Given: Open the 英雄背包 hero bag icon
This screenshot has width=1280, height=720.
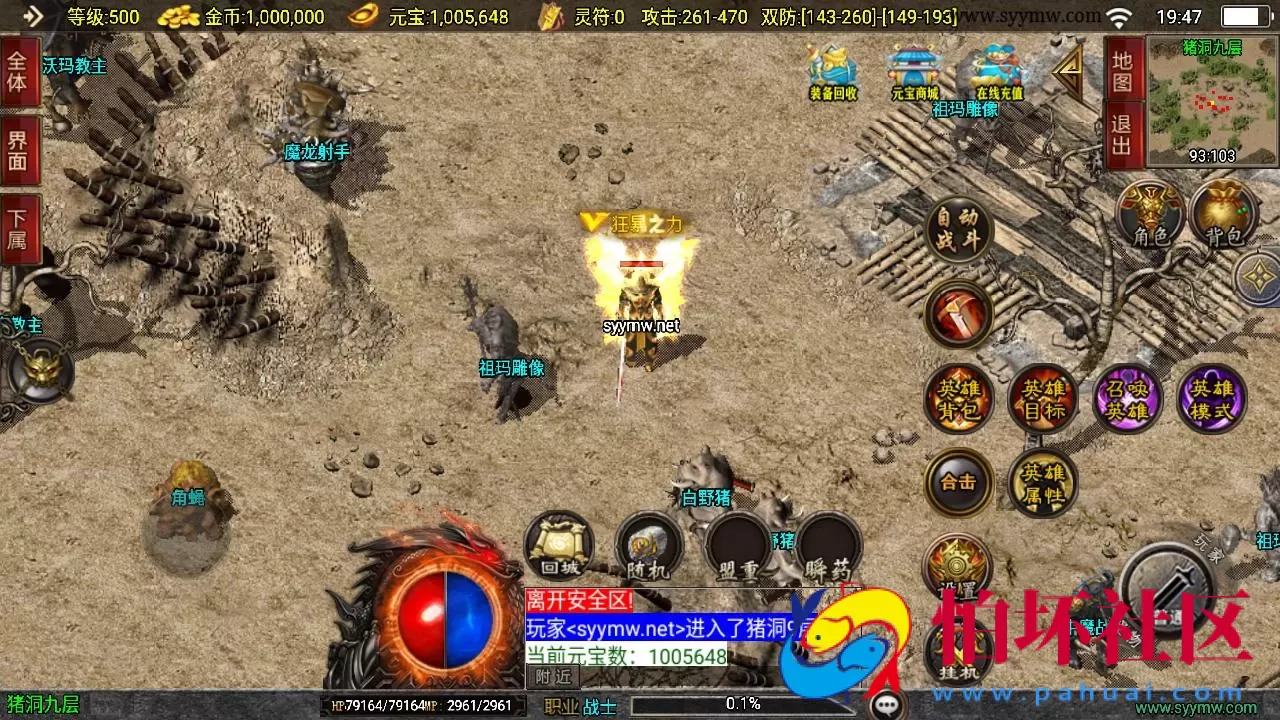Looking at the screenshot, I should pos(957,397).
